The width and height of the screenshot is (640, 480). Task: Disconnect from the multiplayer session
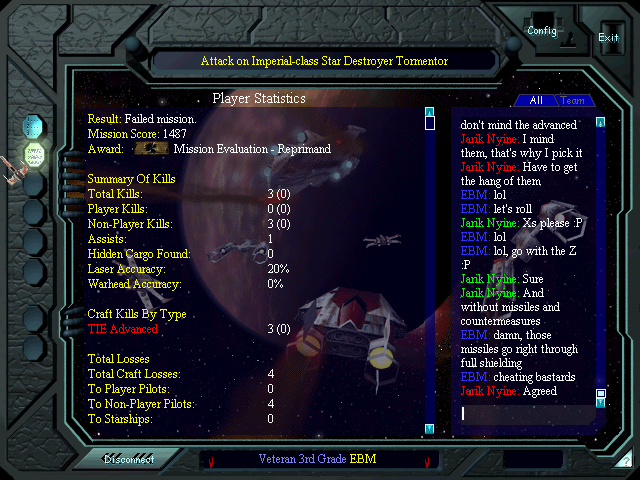128,460
